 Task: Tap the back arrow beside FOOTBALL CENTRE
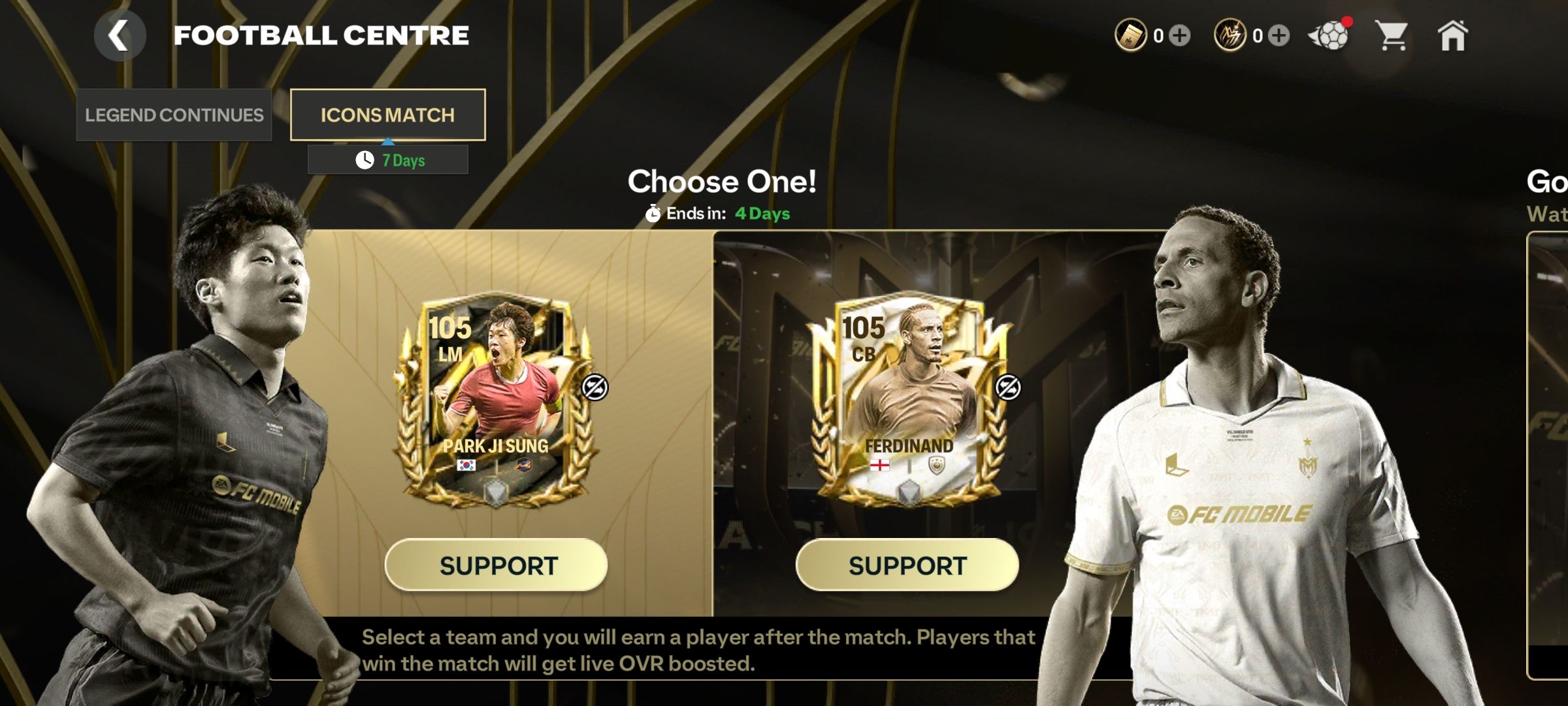pos(120,35)
